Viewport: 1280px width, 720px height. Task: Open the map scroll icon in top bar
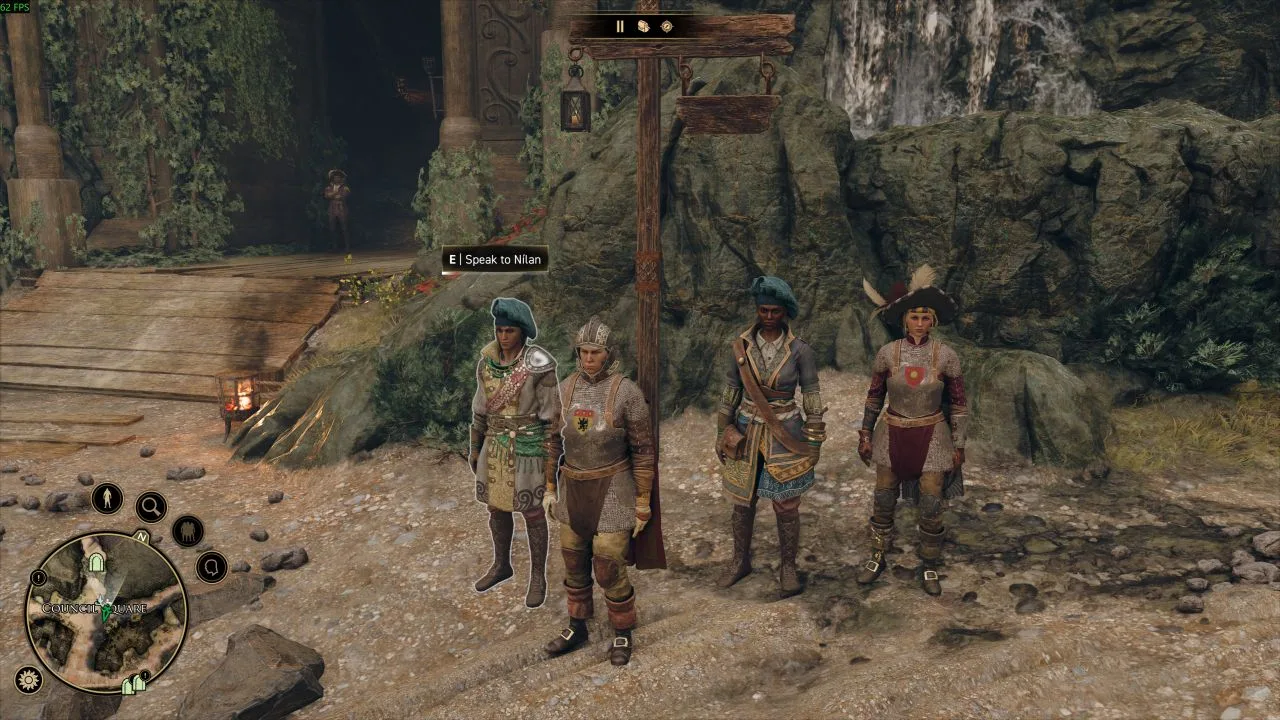(644, 27)
